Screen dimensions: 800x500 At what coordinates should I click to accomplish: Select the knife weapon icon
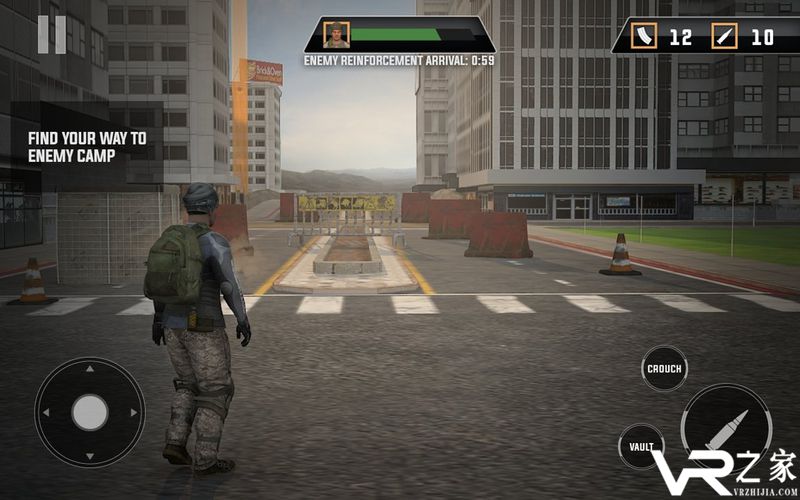pos(725,37)
